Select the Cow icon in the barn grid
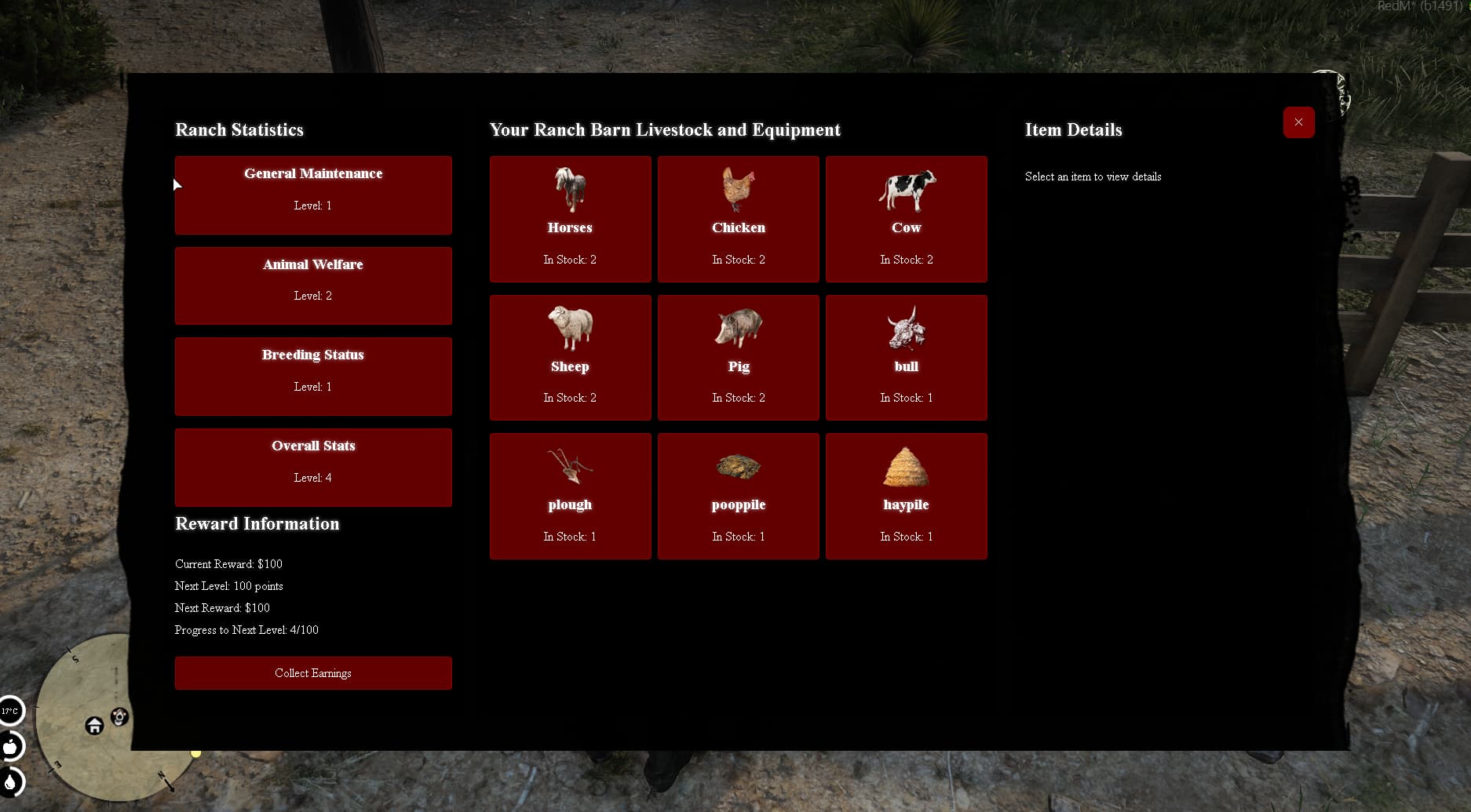This screenshot has height=812, width=1471. (x=906, y=219)
